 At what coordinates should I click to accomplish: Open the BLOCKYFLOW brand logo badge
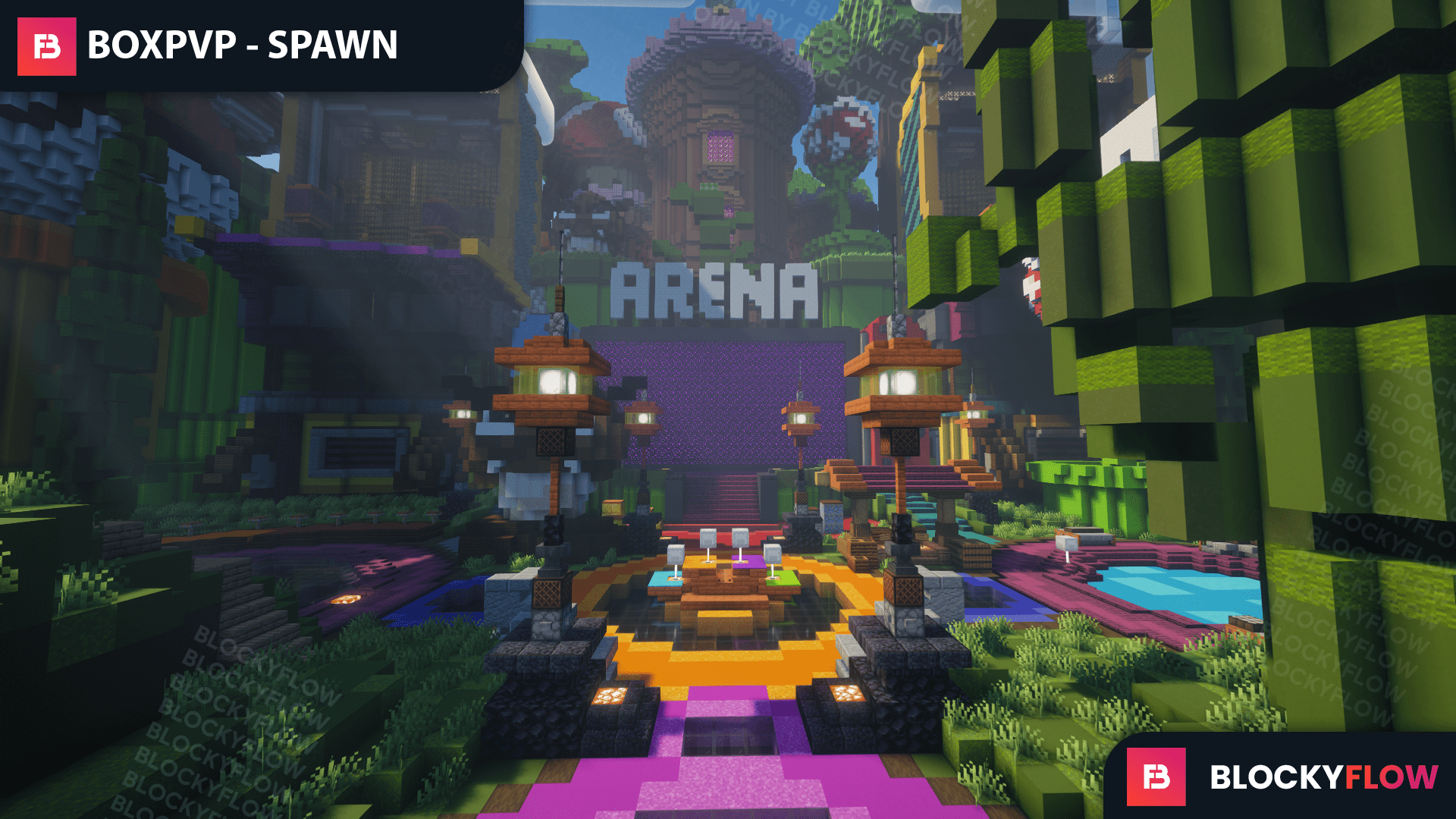(x=1156, y=777)
